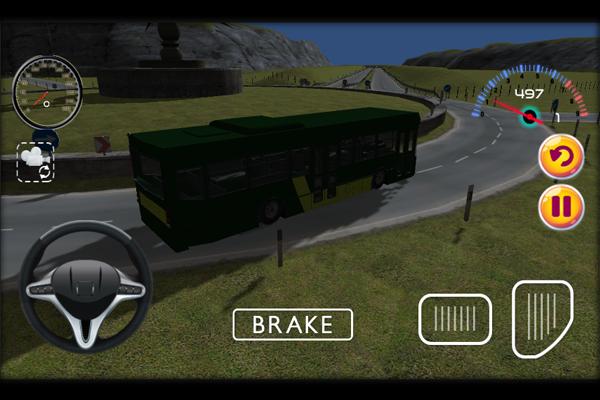
Task: Tap the wide horizontal brake pedal
Action: click(455, 319)
